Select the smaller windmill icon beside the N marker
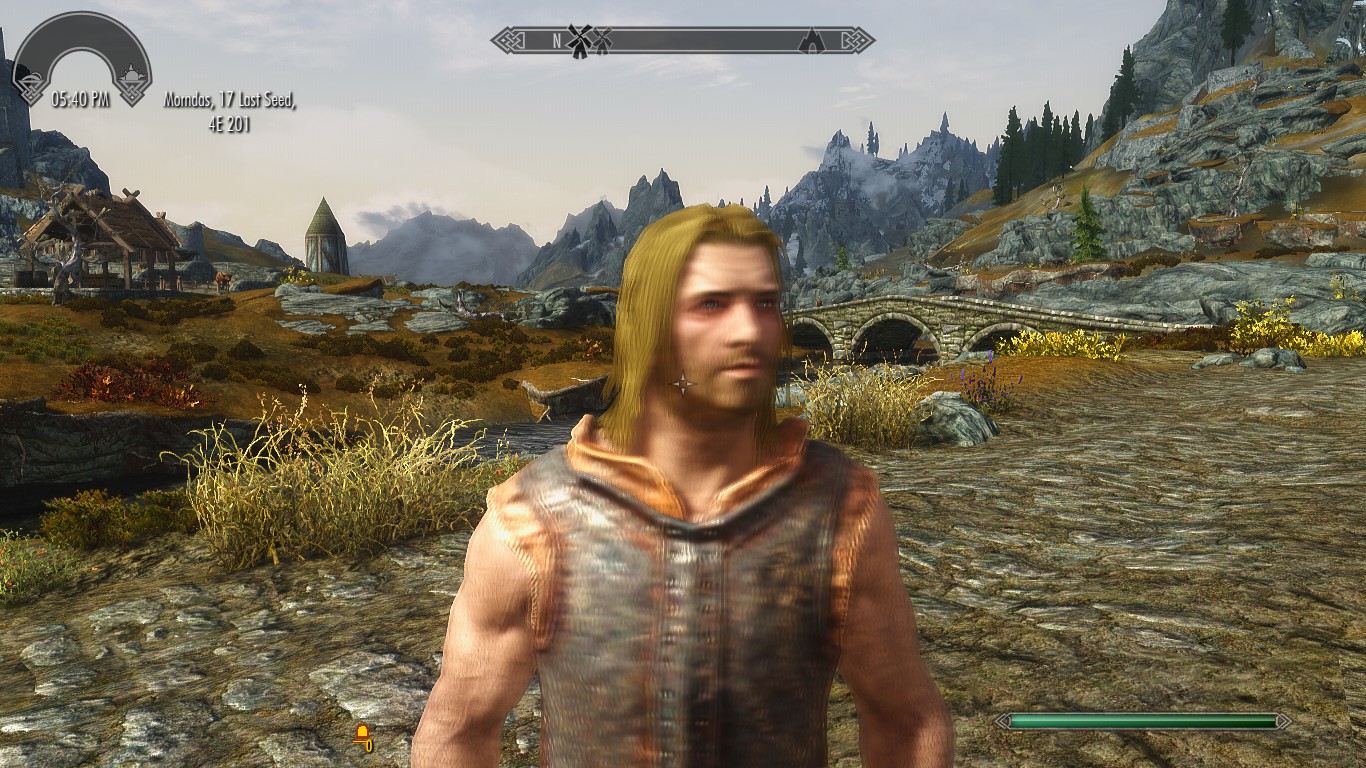Screen dimensions: 1366x768 pos(600,39)
